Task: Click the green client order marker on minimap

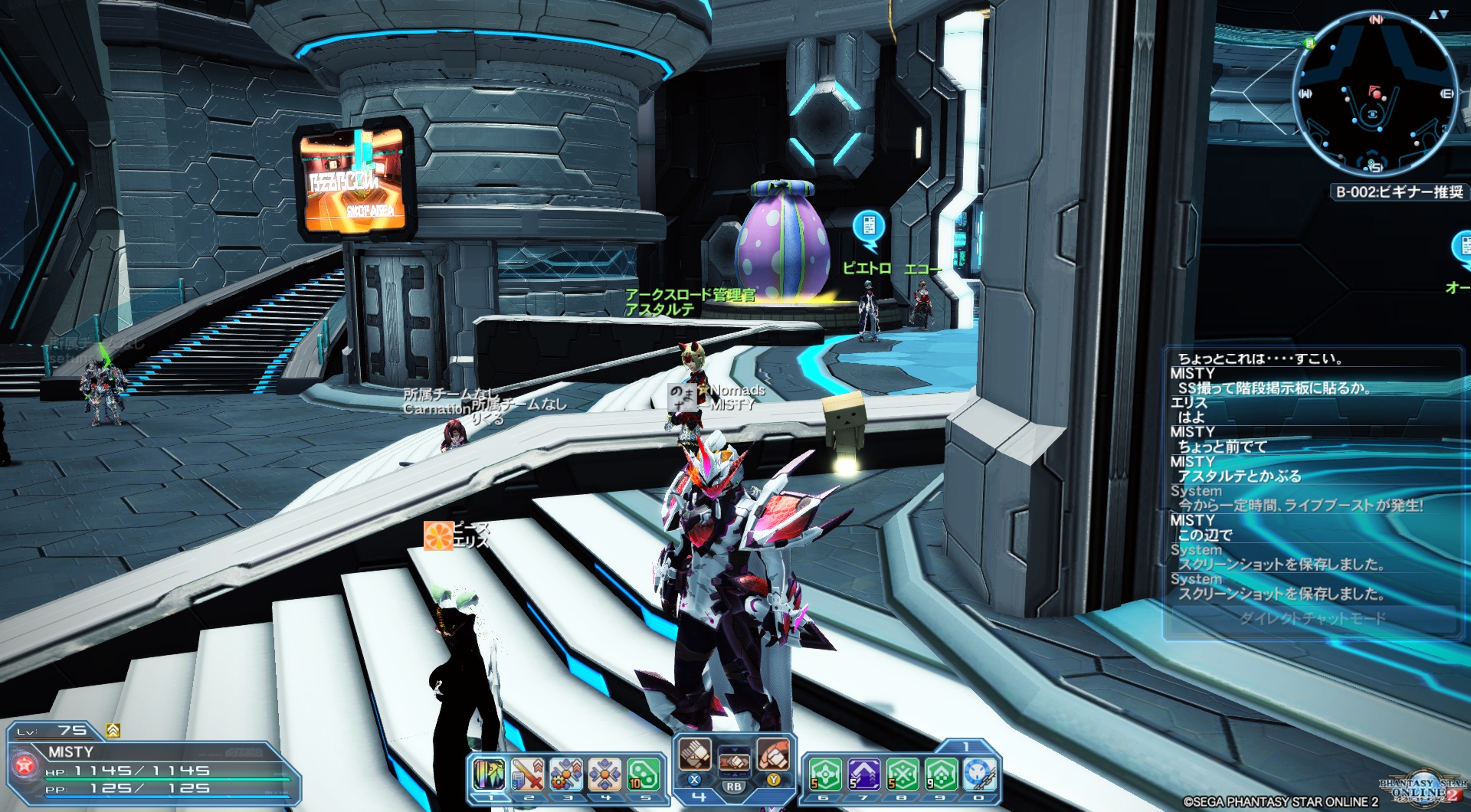Action: (1309, 43)
